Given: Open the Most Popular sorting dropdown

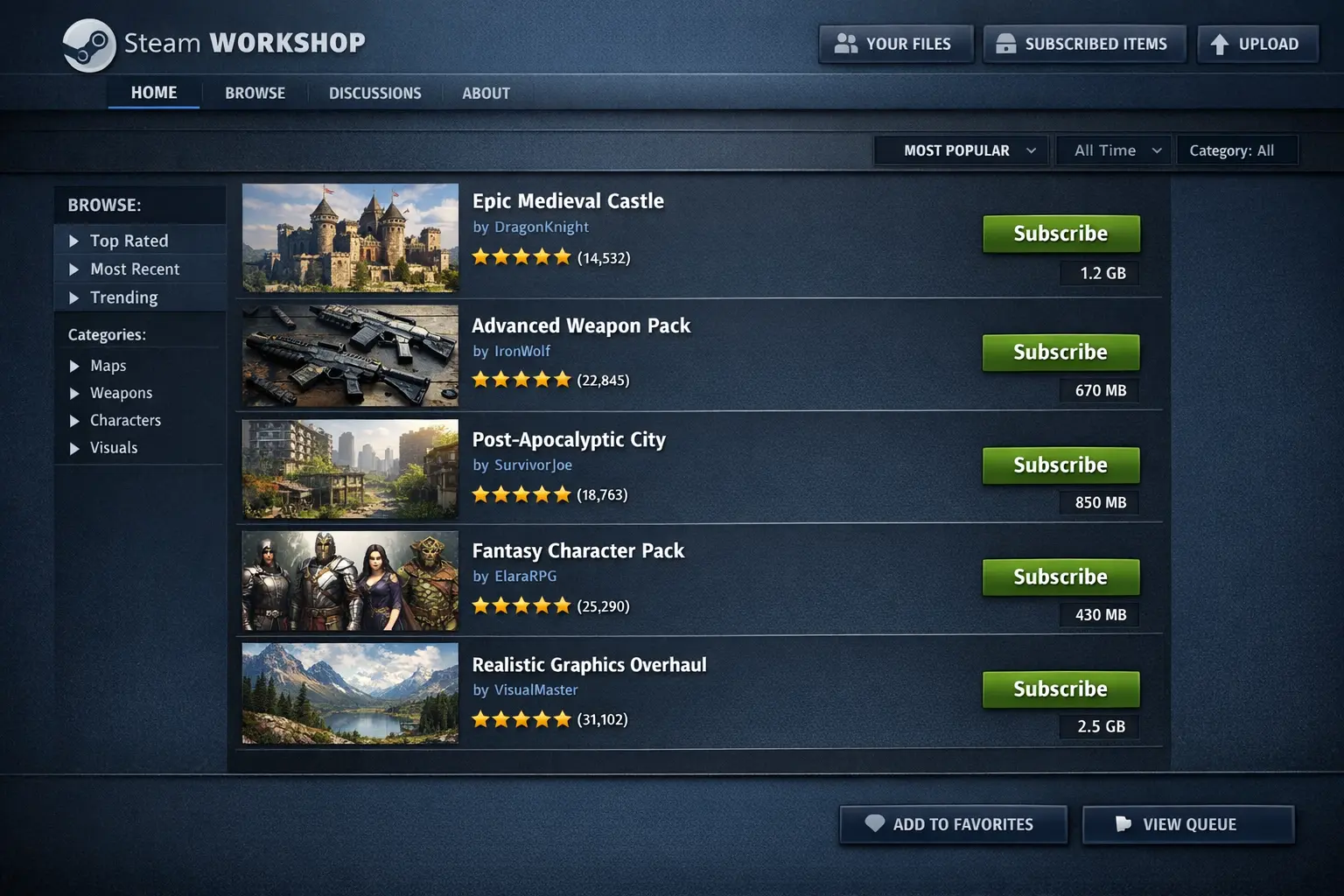Looking at the screenshot, I should (960, 150).
